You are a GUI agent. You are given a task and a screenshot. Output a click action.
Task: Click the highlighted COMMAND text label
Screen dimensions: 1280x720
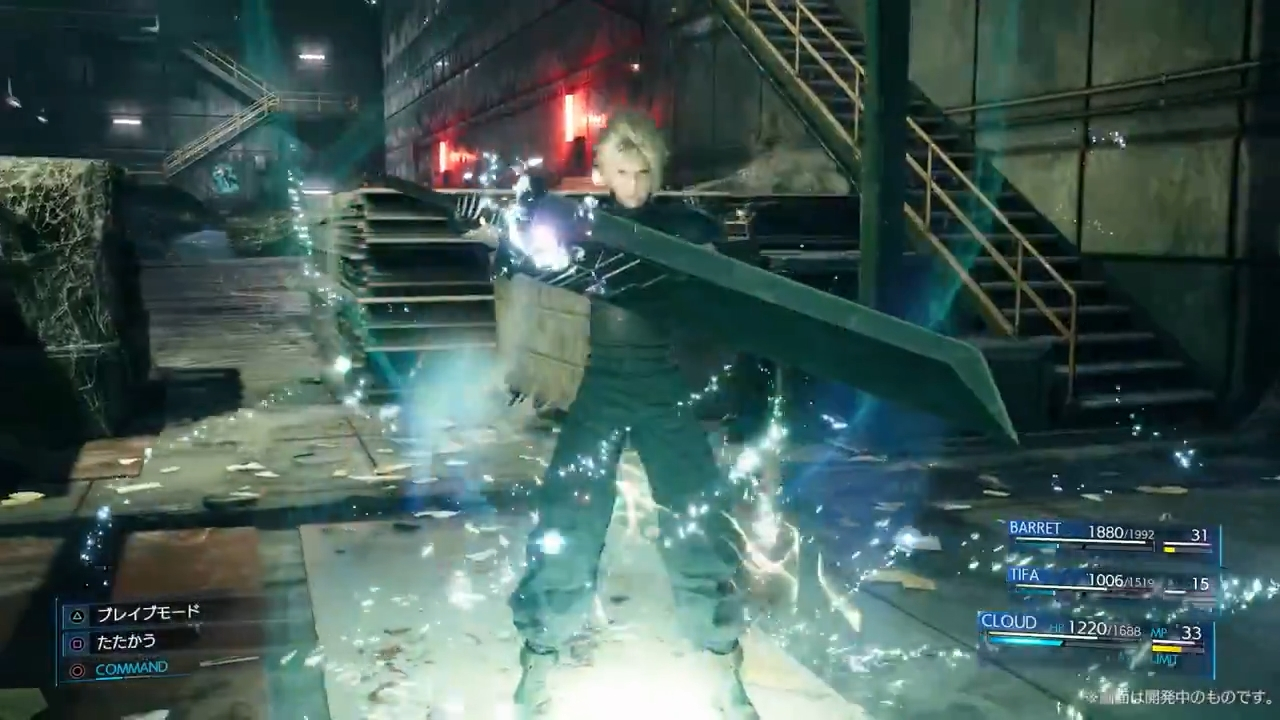point(131,667)
